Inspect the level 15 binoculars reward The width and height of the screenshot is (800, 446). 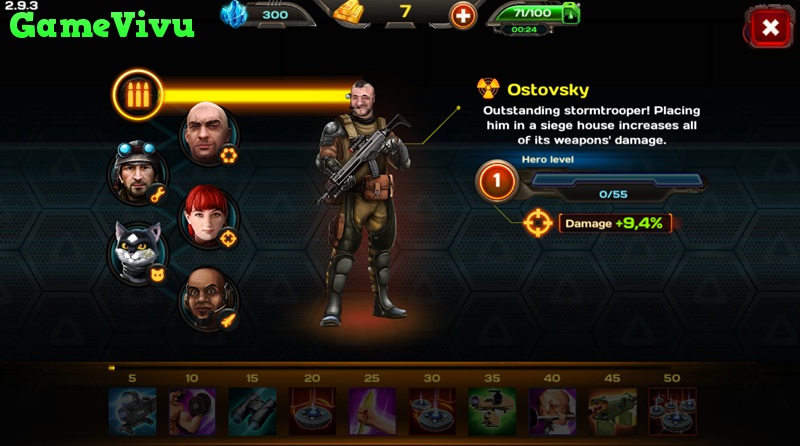click(252, 411)
